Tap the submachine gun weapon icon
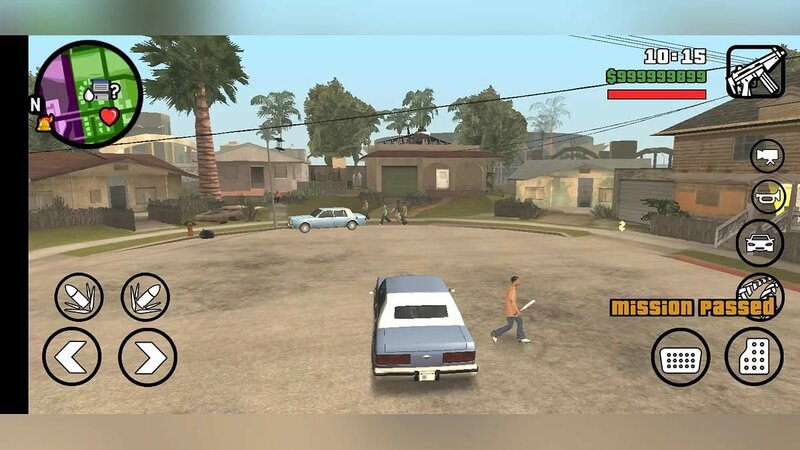This screenshot has height=450, width=800. pos(755,71)
